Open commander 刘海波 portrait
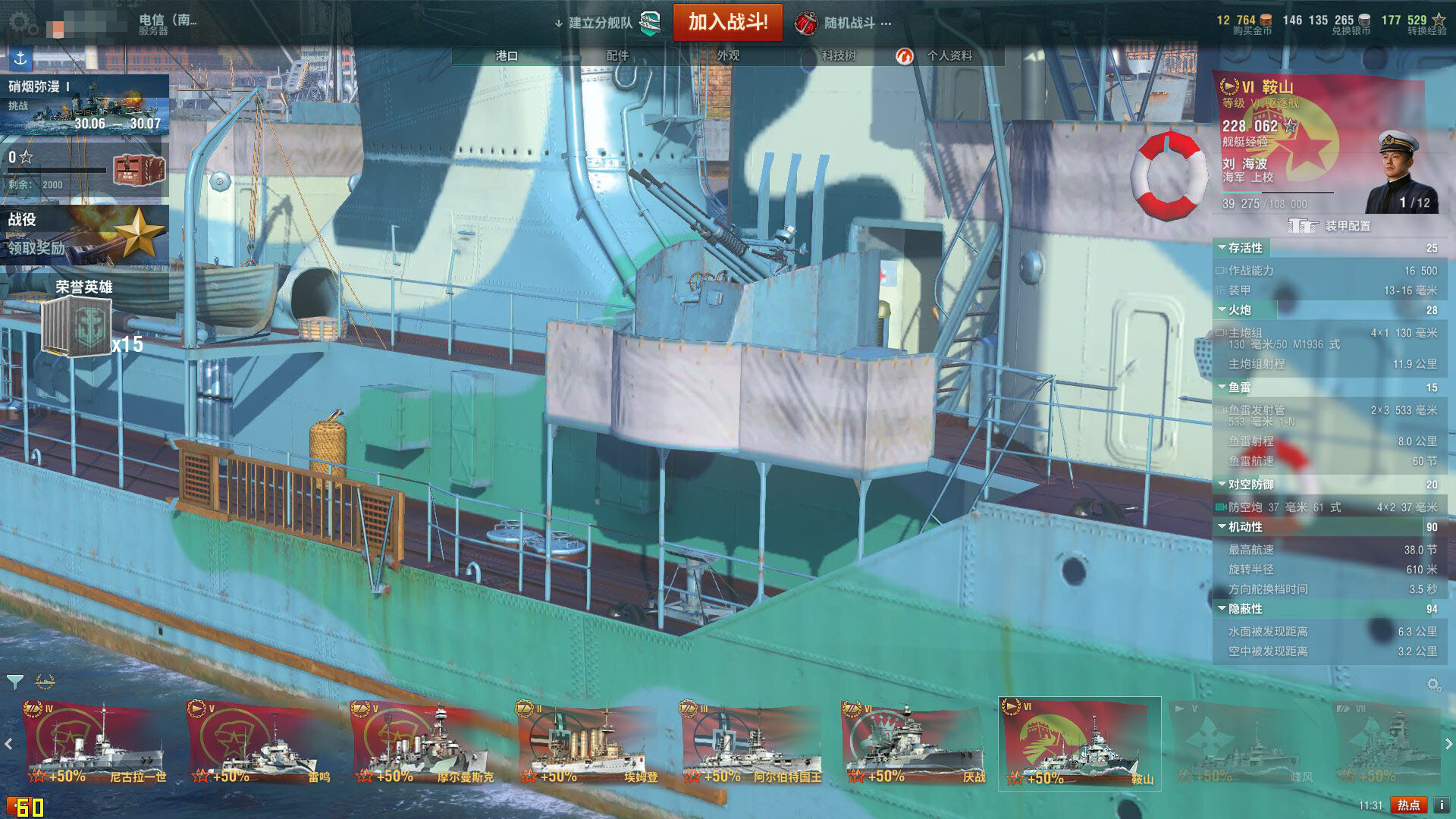This screenshot has width=1456, height=819. click(1397, 171)
